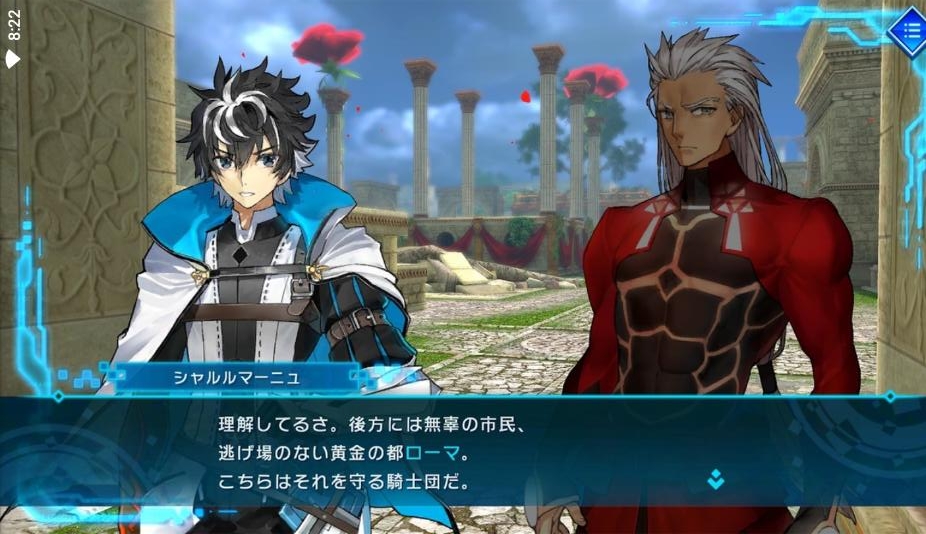Advance dialogue with the blue arrow indicator
The width and height of the screenshot is (926, 534).
(x=716, y=479)
